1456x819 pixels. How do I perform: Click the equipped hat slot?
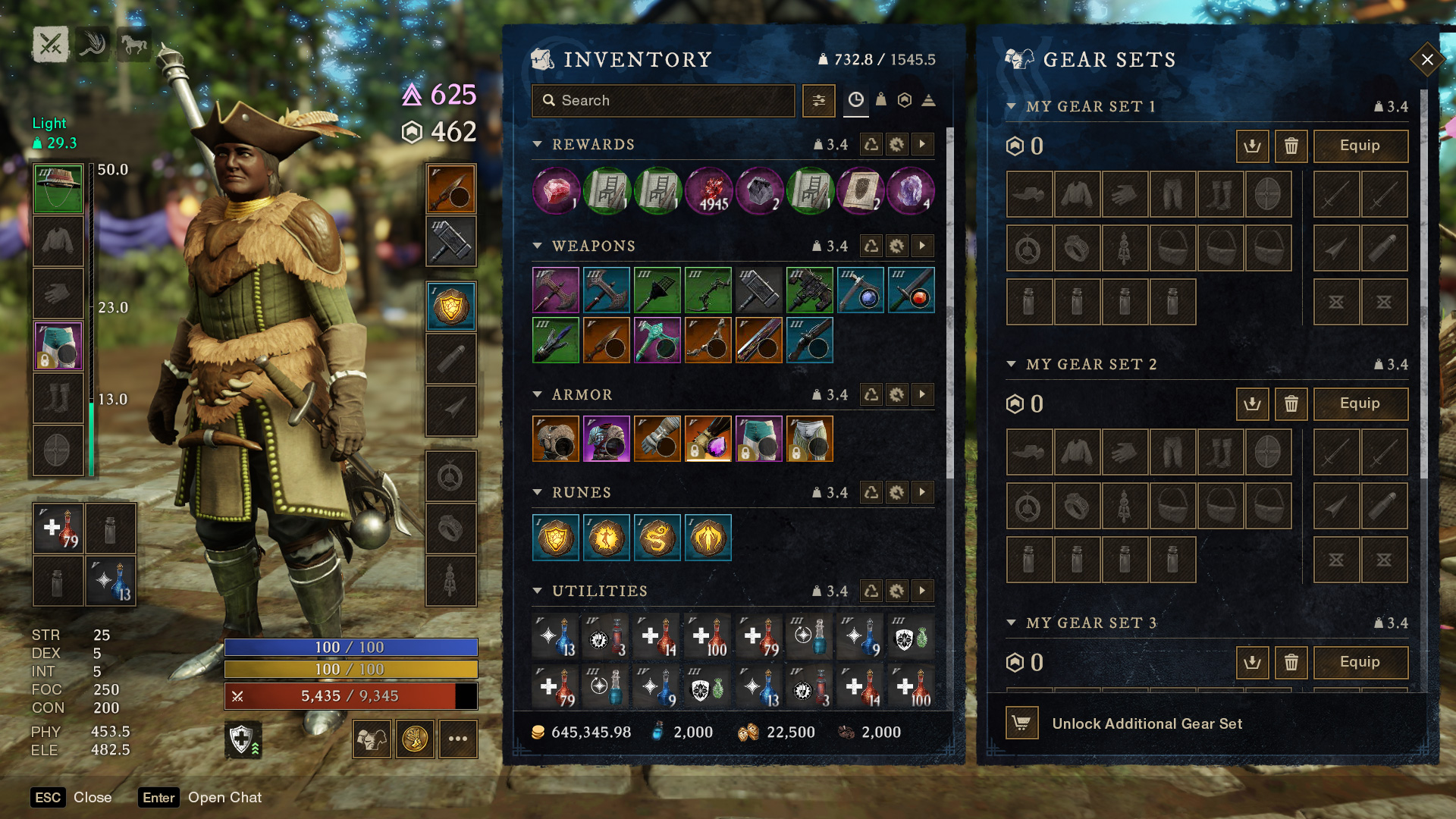click(x=58, y=189)
